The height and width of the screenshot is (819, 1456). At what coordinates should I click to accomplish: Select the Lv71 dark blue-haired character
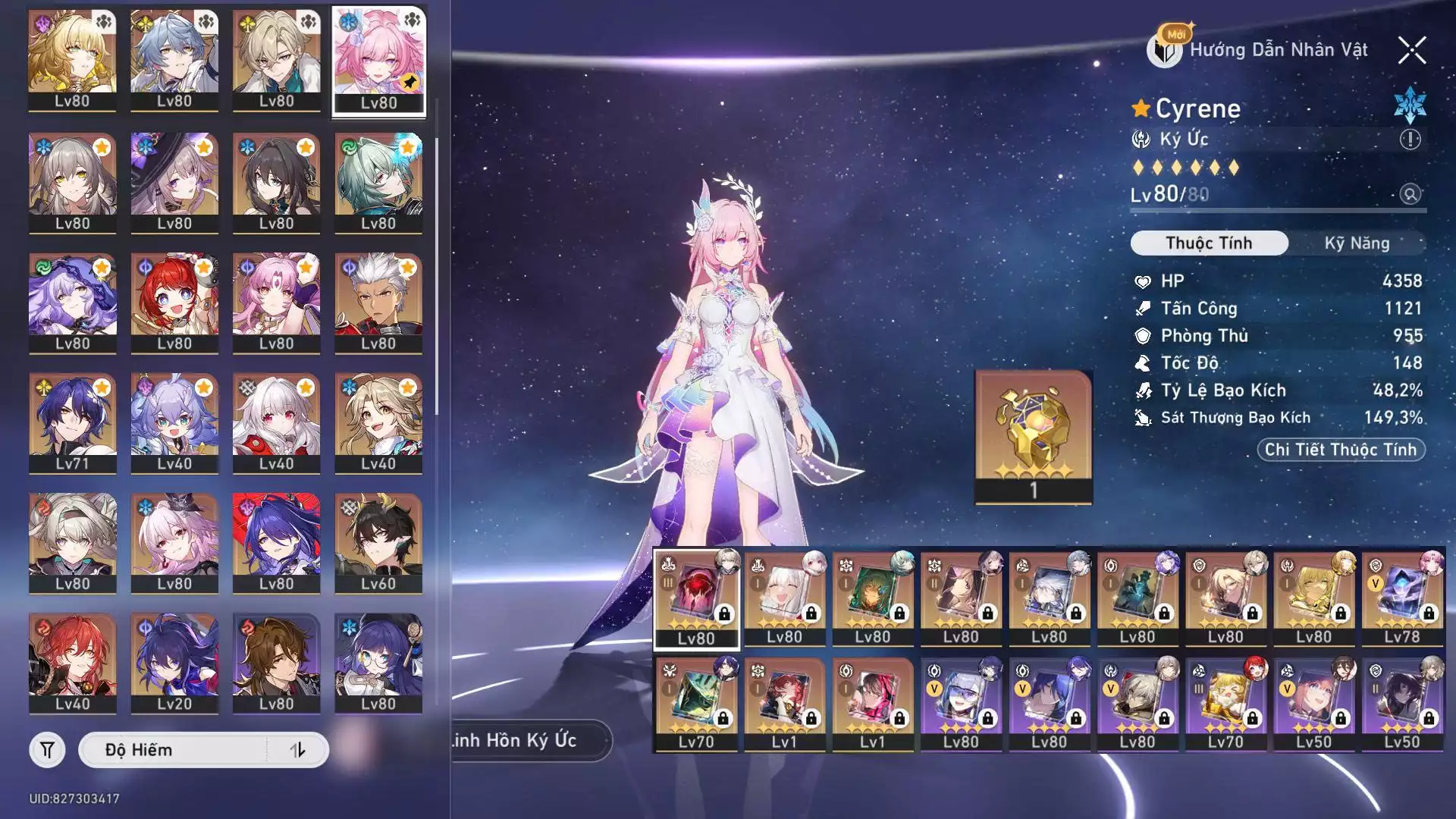[x=73, y=422]
